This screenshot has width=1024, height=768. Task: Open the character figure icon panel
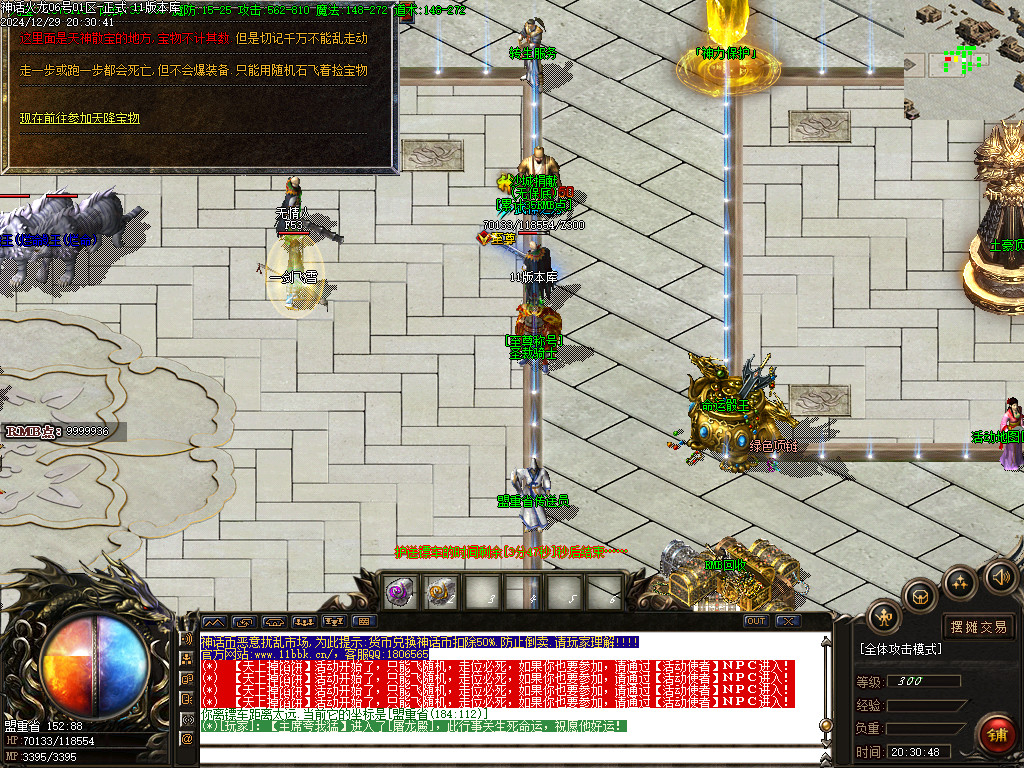[884, 616]
